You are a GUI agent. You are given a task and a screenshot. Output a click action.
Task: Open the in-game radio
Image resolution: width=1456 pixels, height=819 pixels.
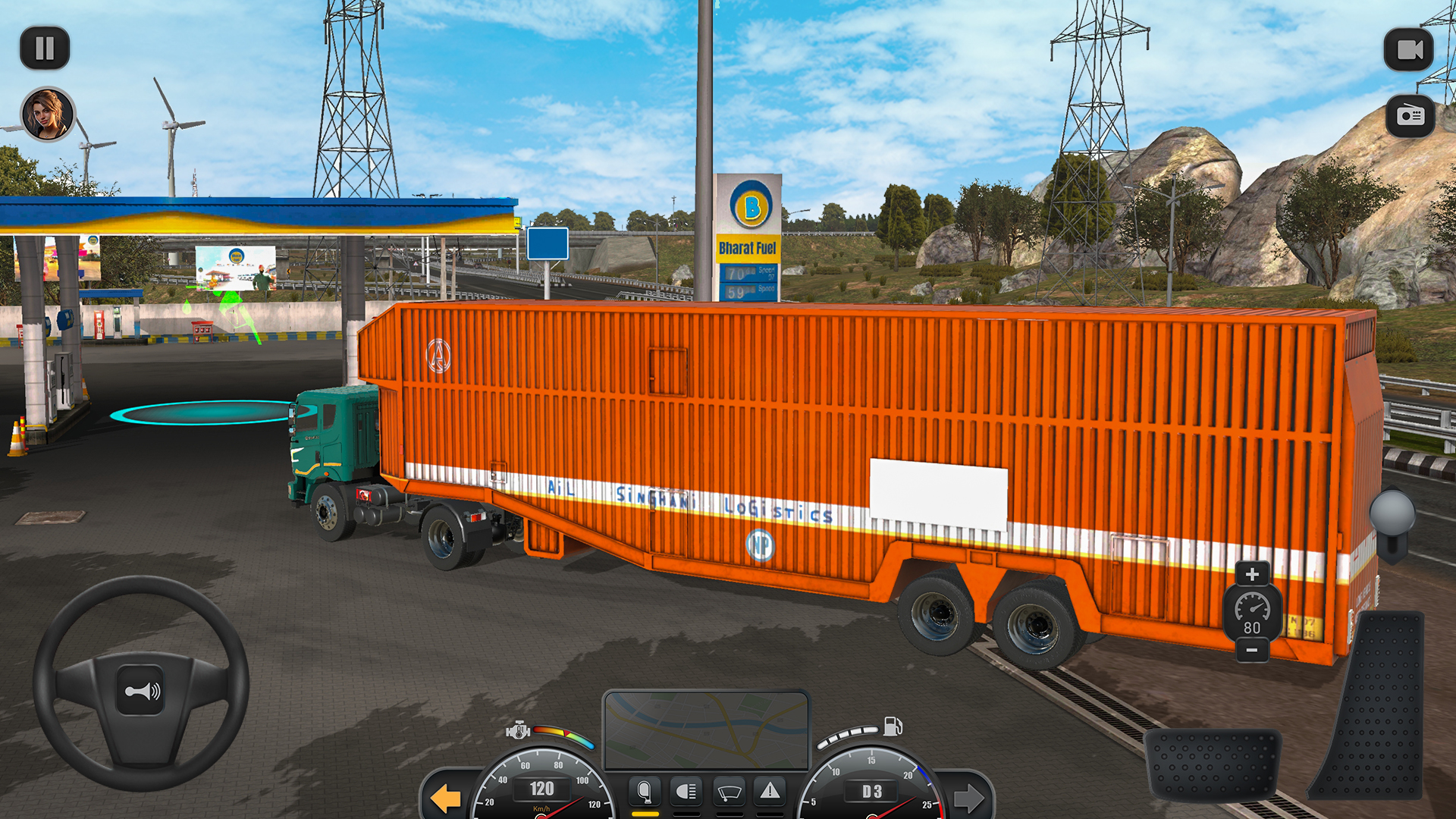pyautogui.click(x=1409, y=115)
